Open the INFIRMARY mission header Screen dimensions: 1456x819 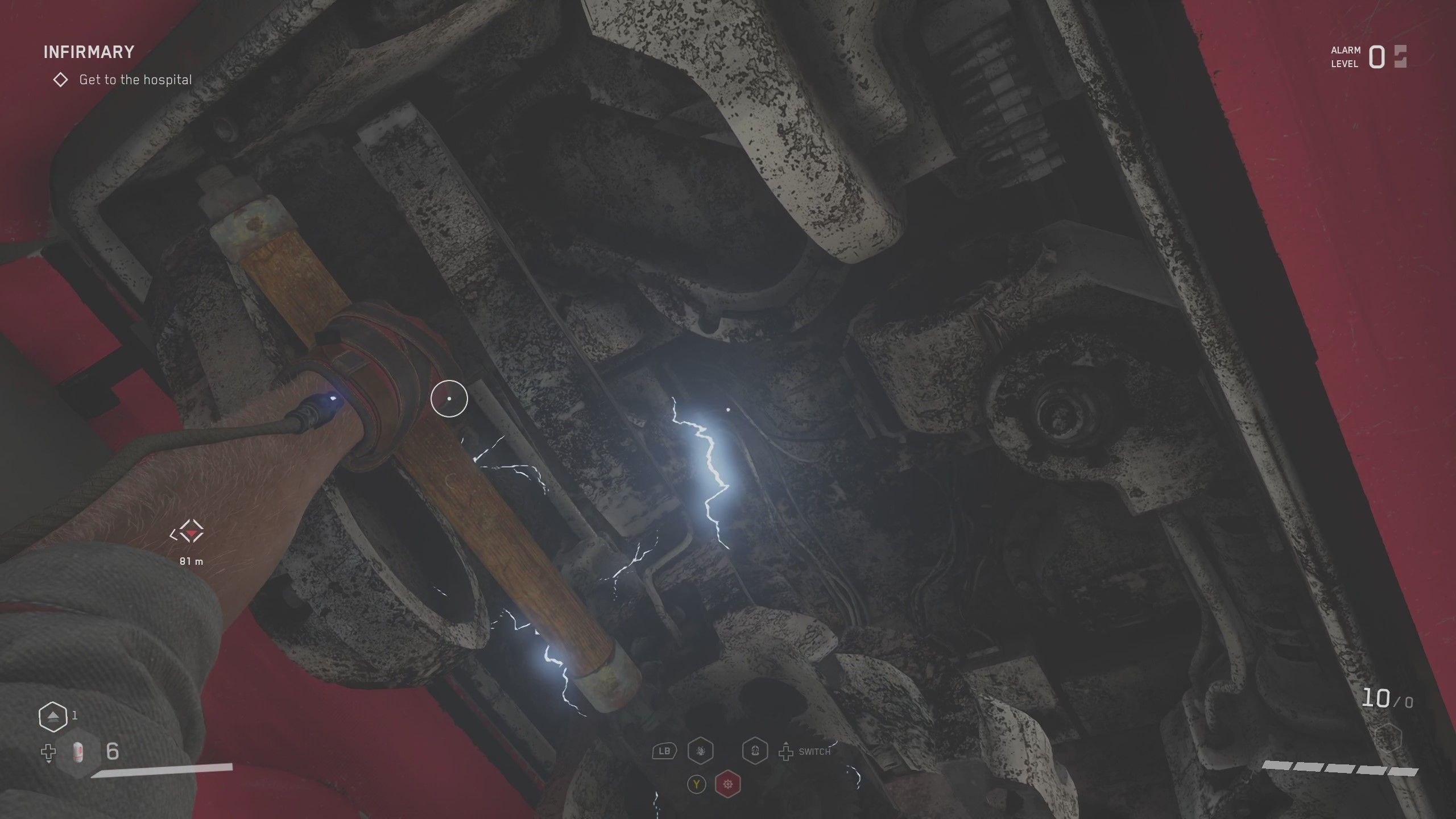pos(89,51)
